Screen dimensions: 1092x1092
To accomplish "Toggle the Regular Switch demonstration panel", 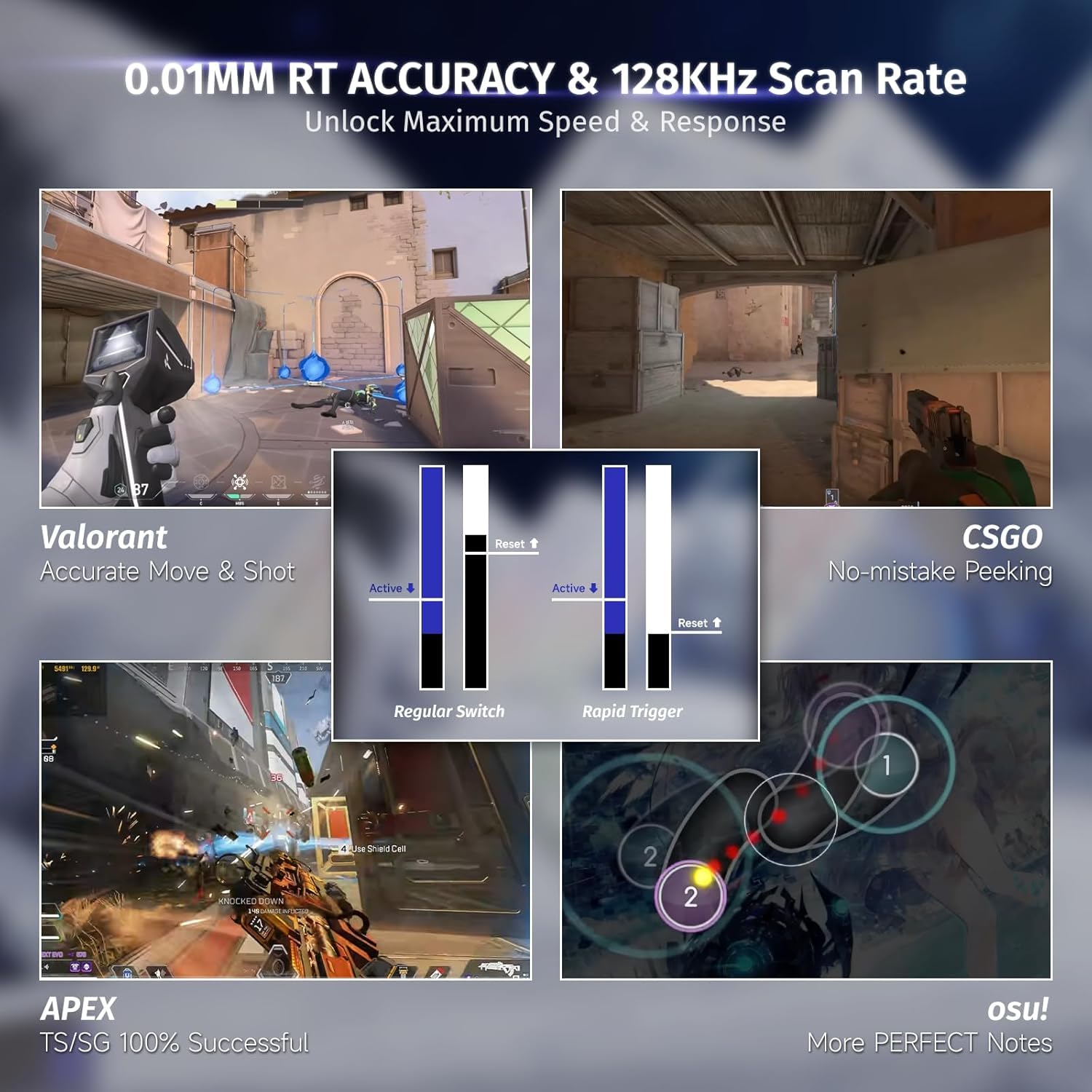I will (x=449, y=711).
